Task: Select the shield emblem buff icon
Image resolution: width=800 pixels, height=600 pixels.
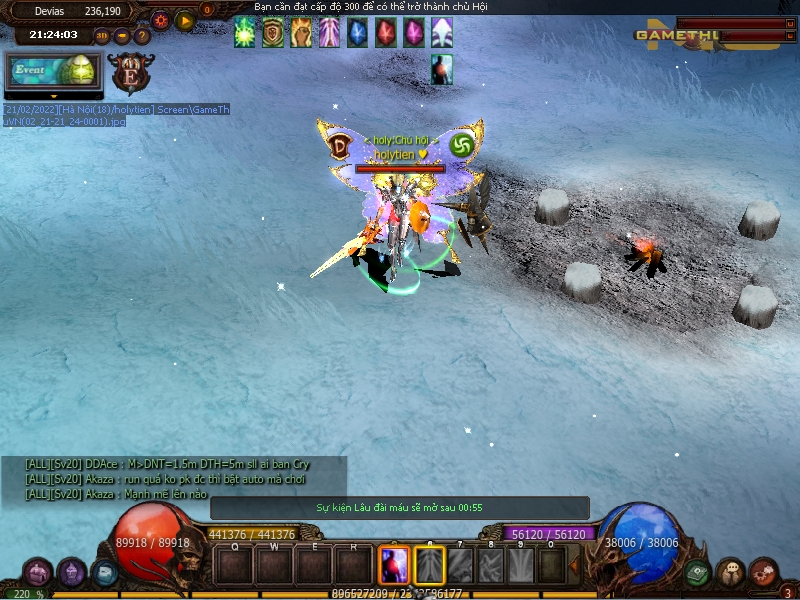Action: (273, 34)
